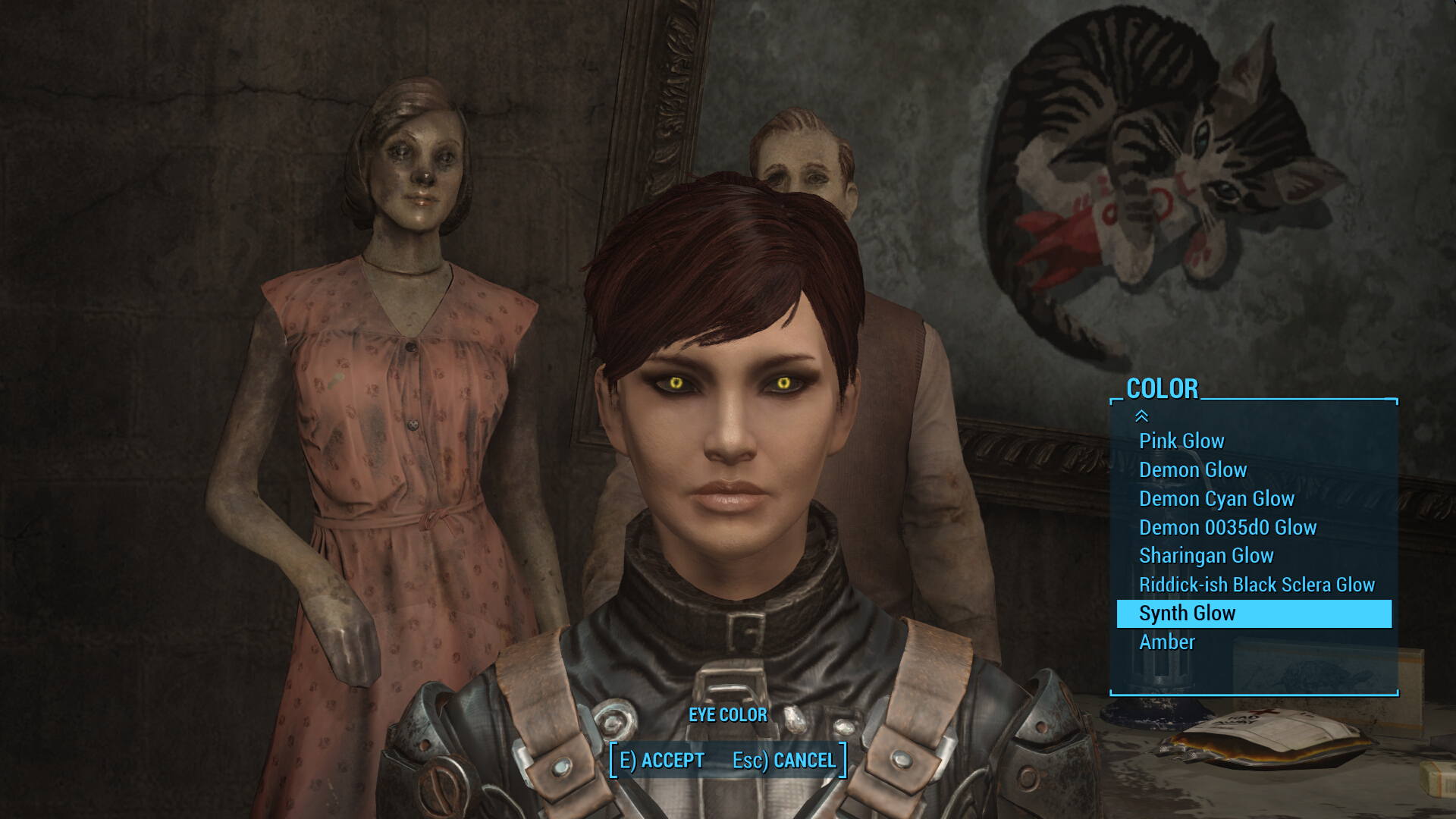Choose the Amber eye color

point(1167,642)
